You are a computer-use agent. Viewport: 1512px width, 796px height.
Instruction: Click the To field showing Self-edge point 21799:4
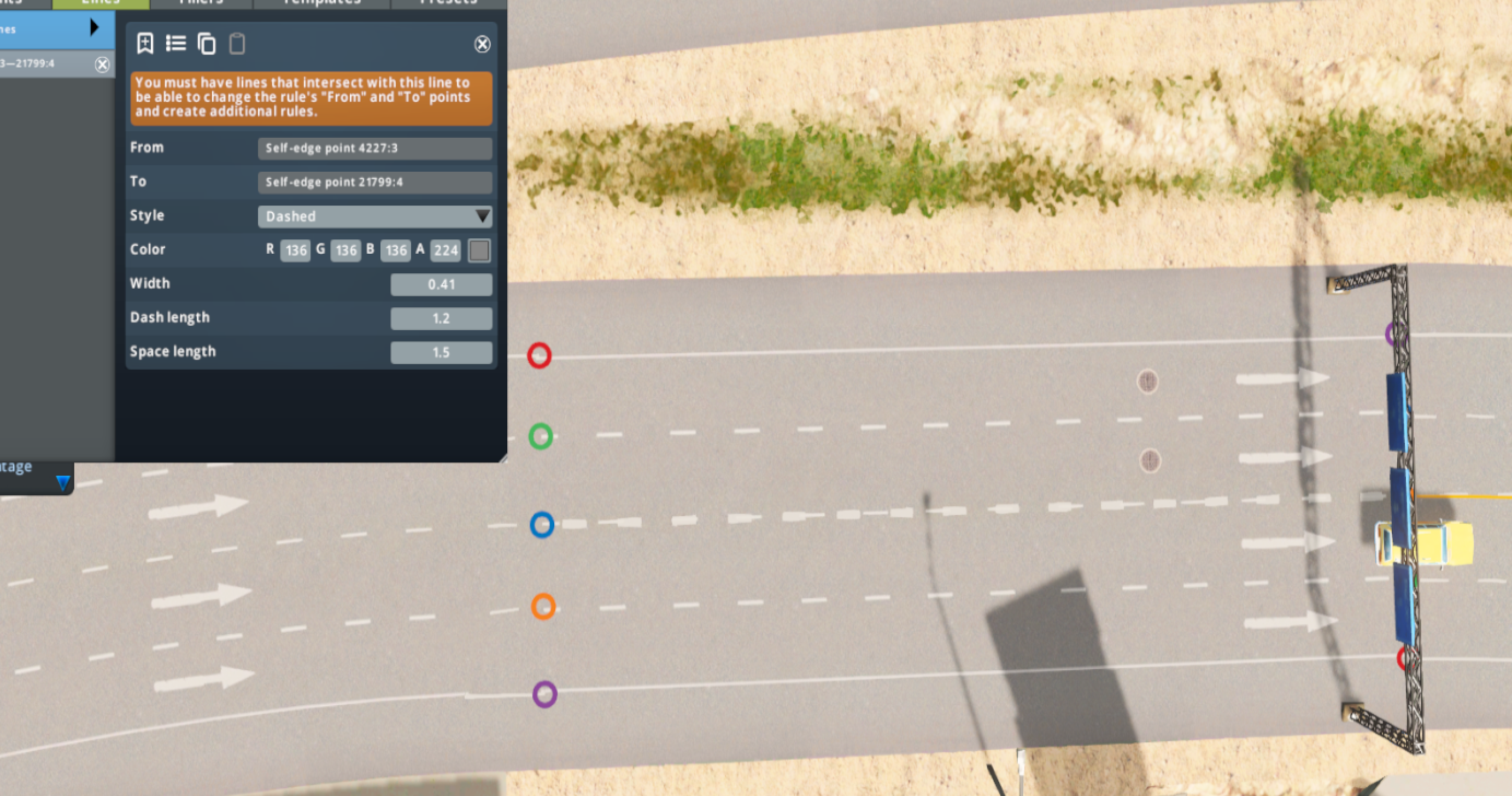point(374,183)
